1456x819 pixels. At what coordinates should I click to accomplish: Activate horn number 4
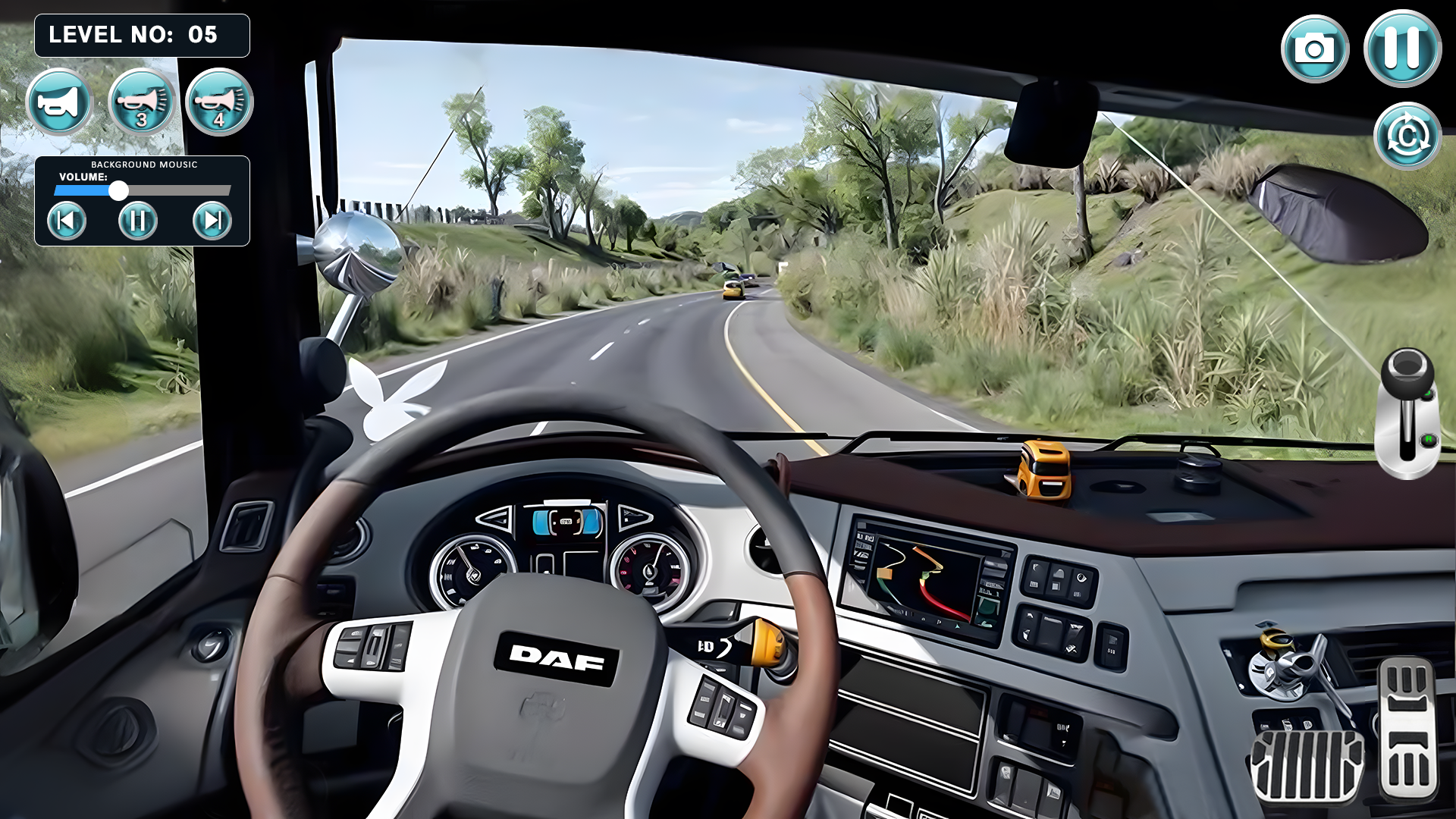218,103
